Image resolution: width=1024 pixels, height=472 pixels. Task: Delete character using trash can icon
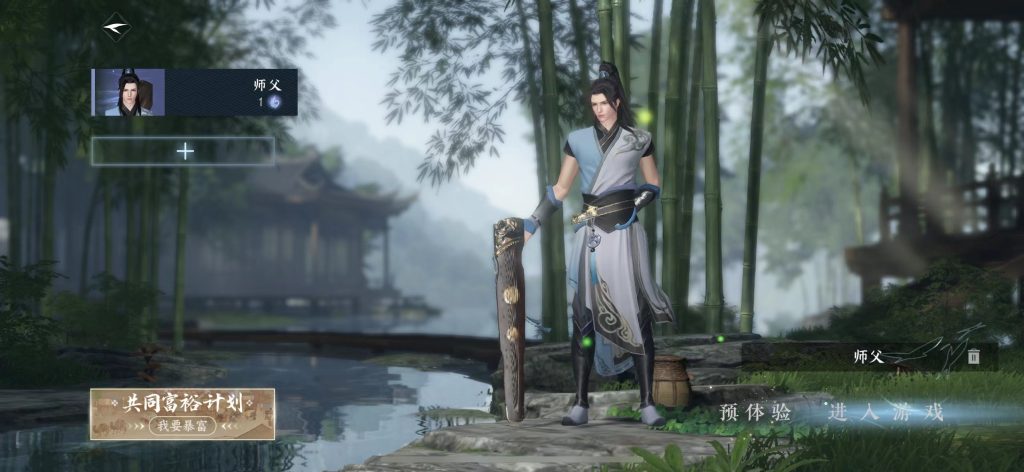coord(973,356)
